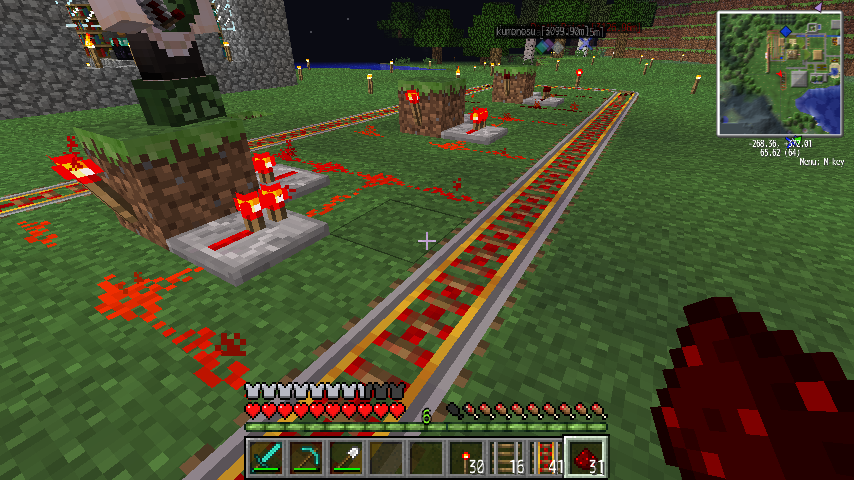
Task: Select the redstone dust hotbar slot
Action: [586, 458]
